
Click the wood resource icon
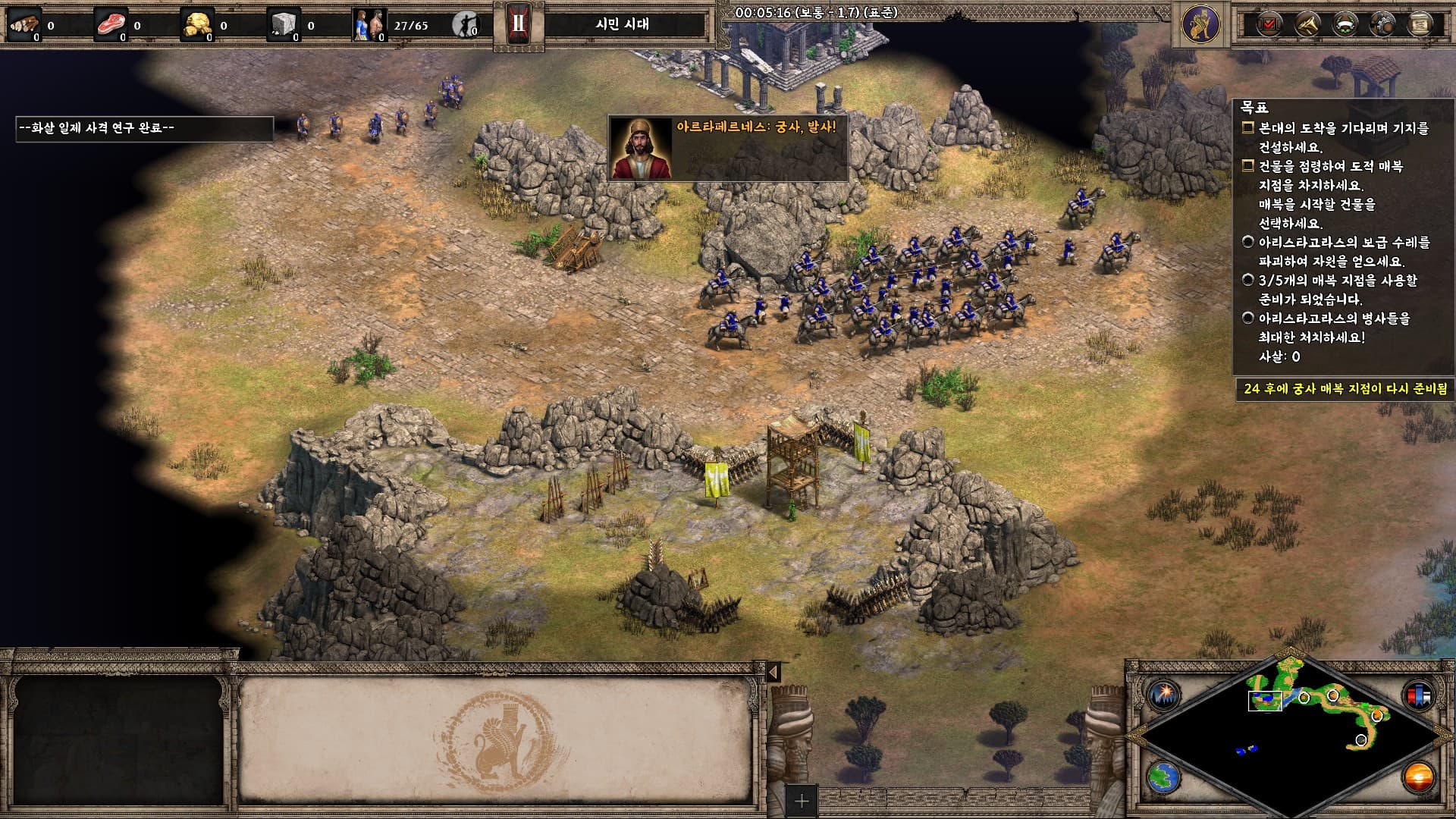[25, 25]
